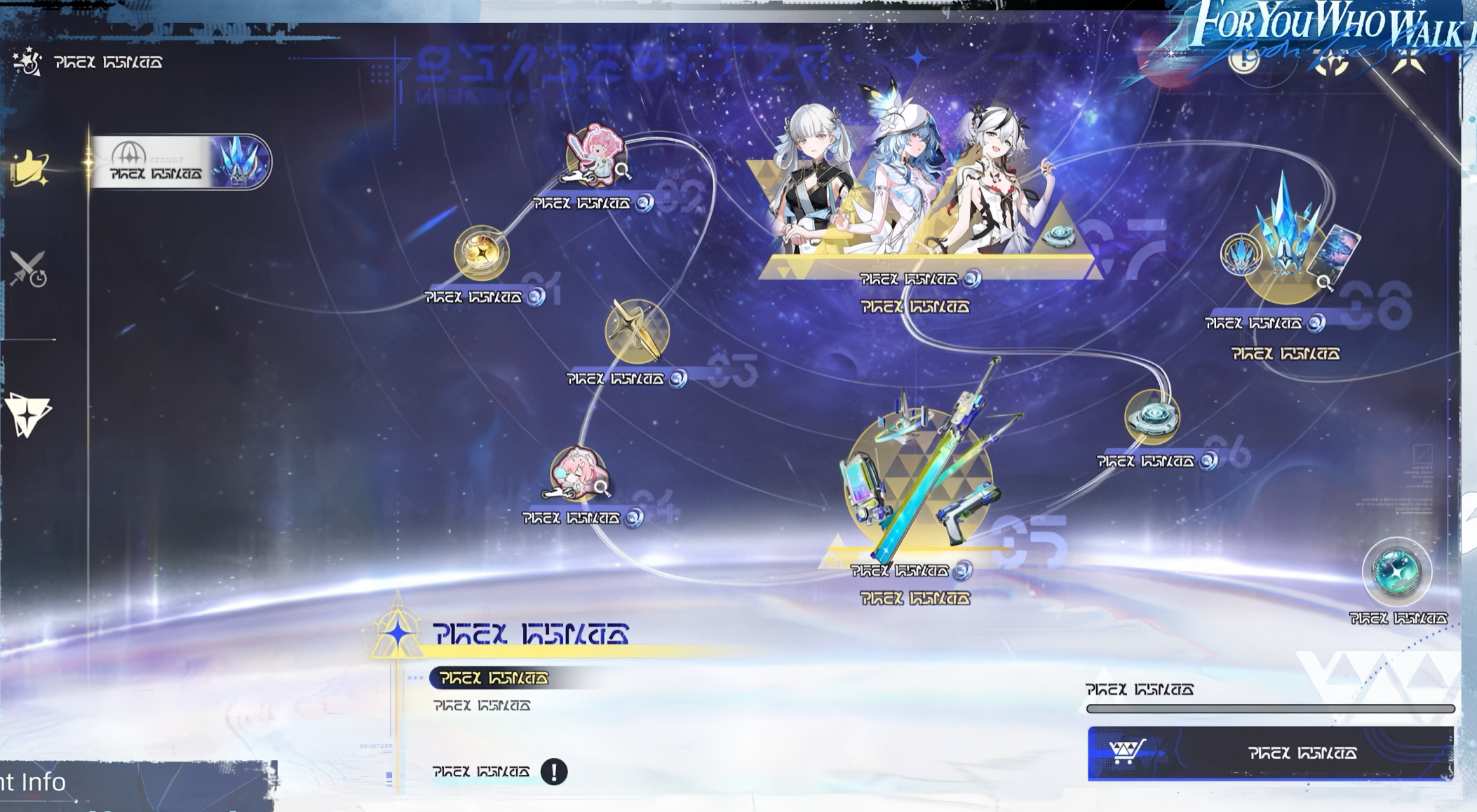1477x812 pixels.
Task: Click the teal glowing orb icon
Action: 1396,572
